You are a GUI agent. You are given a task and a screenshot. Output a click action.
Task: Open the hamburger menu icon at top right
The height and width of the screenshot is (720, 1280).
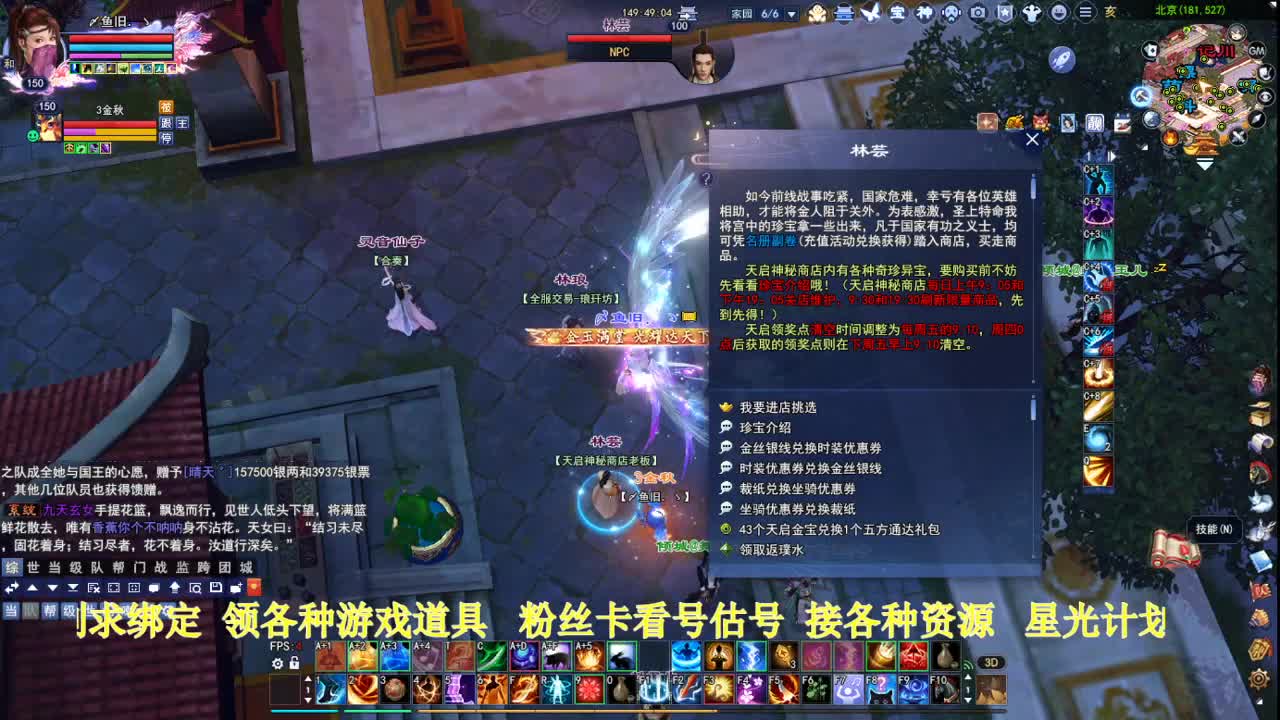pyautogui.click(x=1086, y=13)
